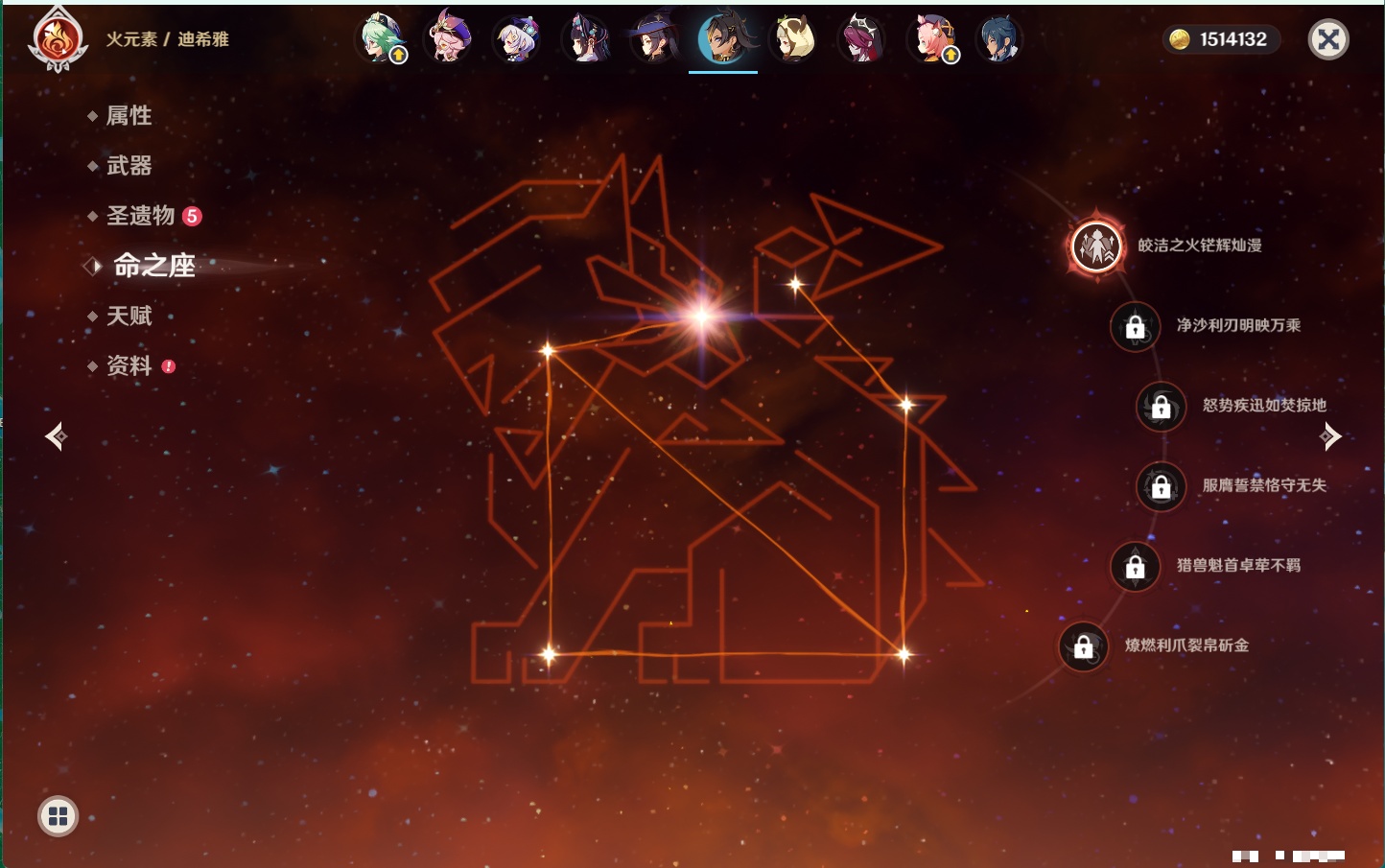Pick the blue-haired character portrait
This screenshot has width=1385, height=868.
(x=998, y=39)
